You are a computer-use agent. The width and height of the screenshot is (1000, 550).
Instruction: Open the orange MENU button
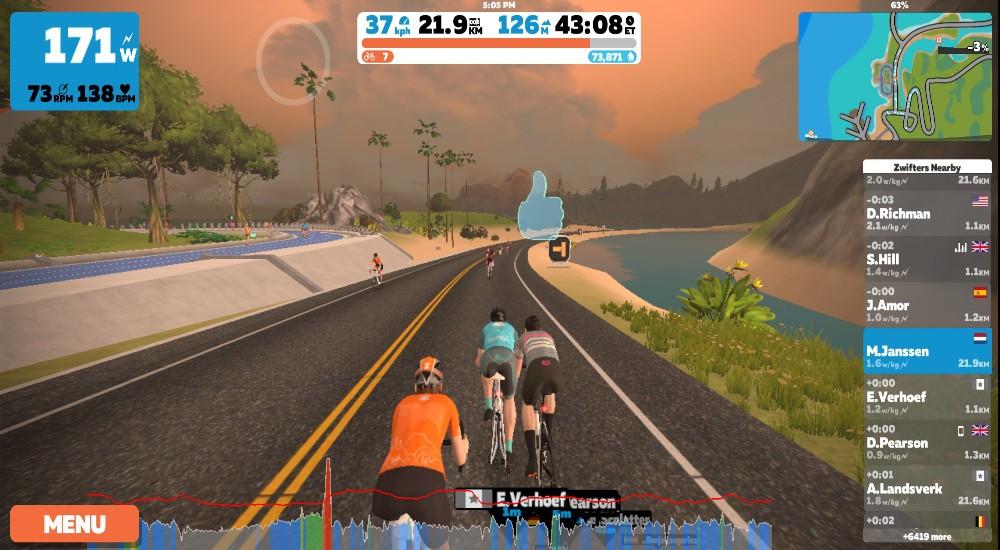[x=74, y=523]
